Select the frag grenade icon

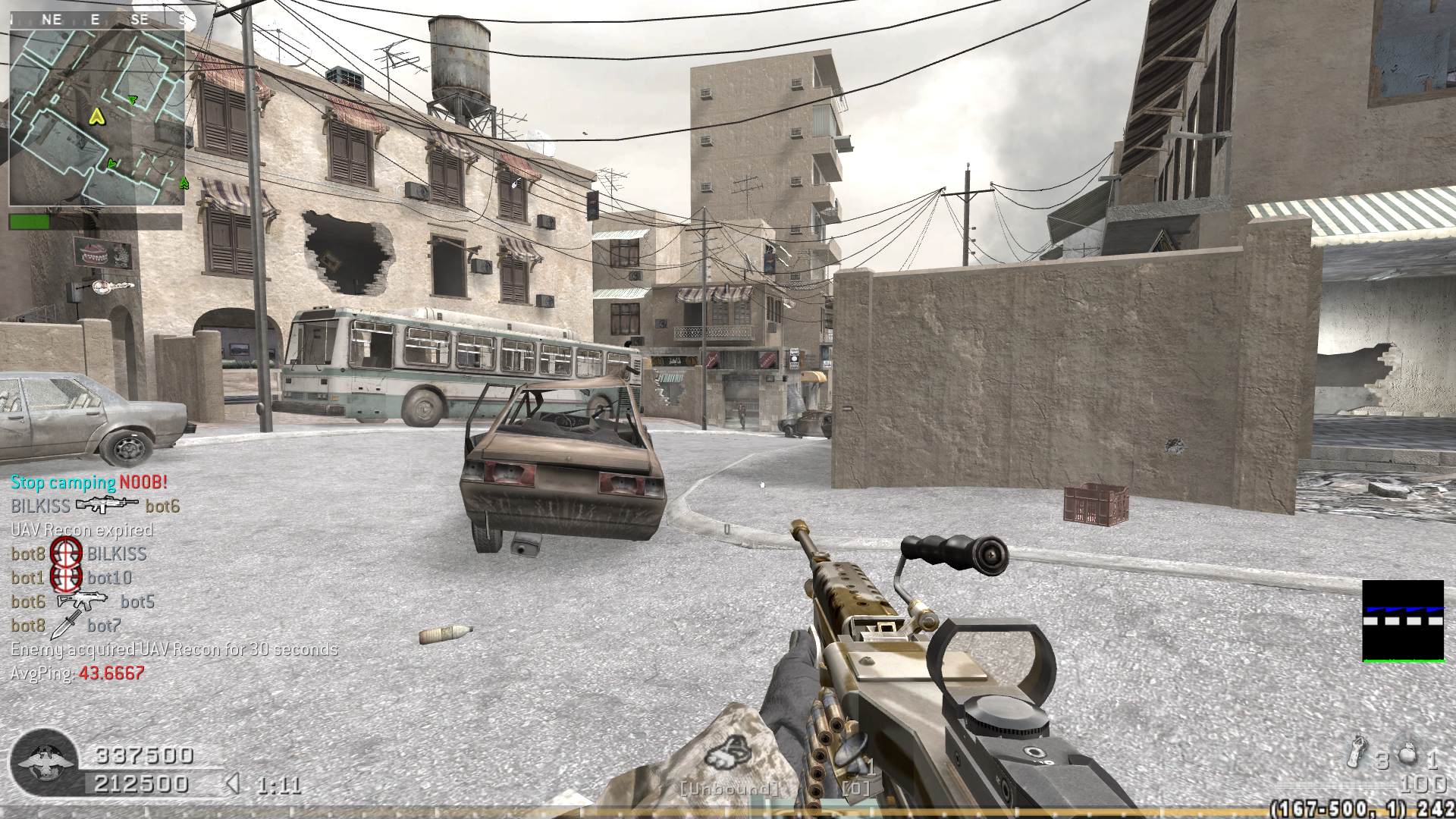point(1407,755)
